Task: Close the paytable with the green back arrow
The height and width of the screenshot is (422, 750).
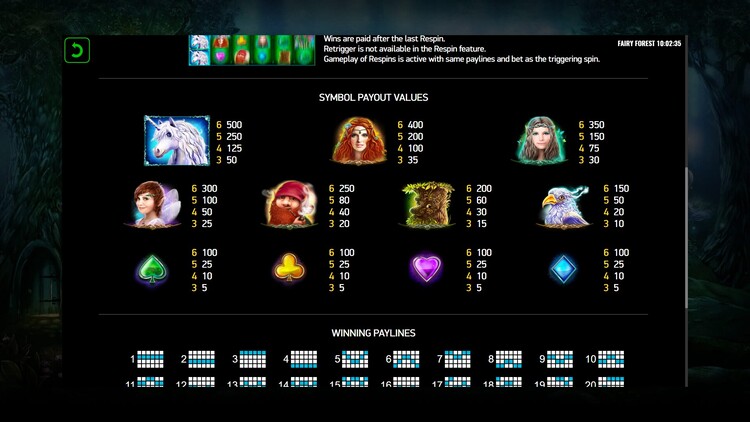Action: [x=76, y=49]
